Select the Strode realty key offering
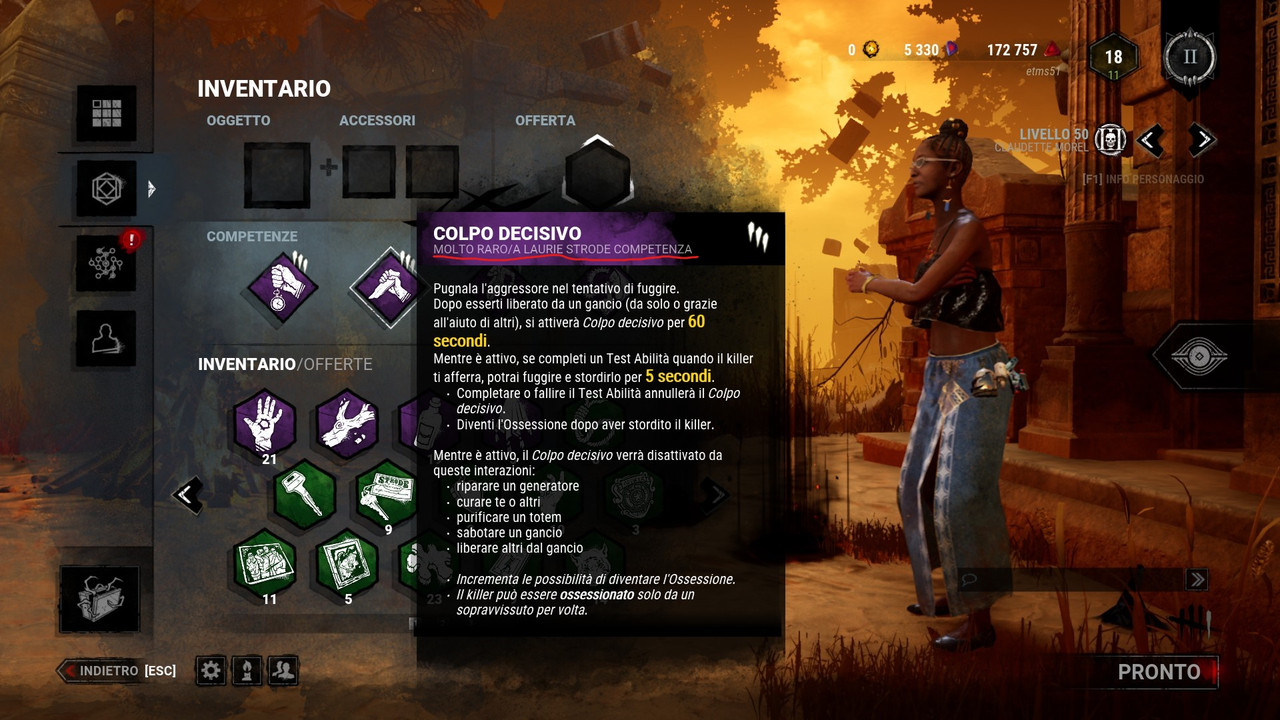1280x720 pixels. coord(388,494)
